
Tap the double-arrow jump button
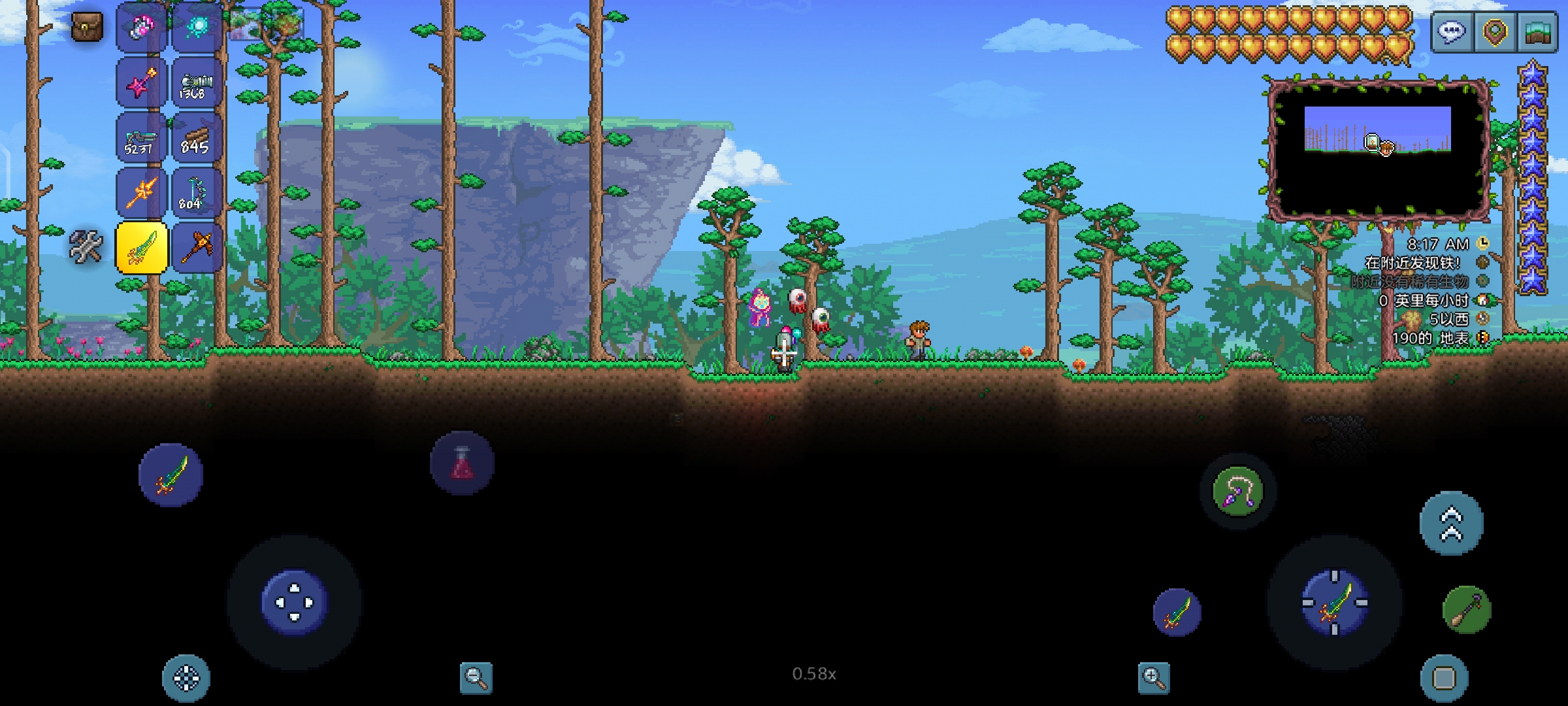point(1451,524)
